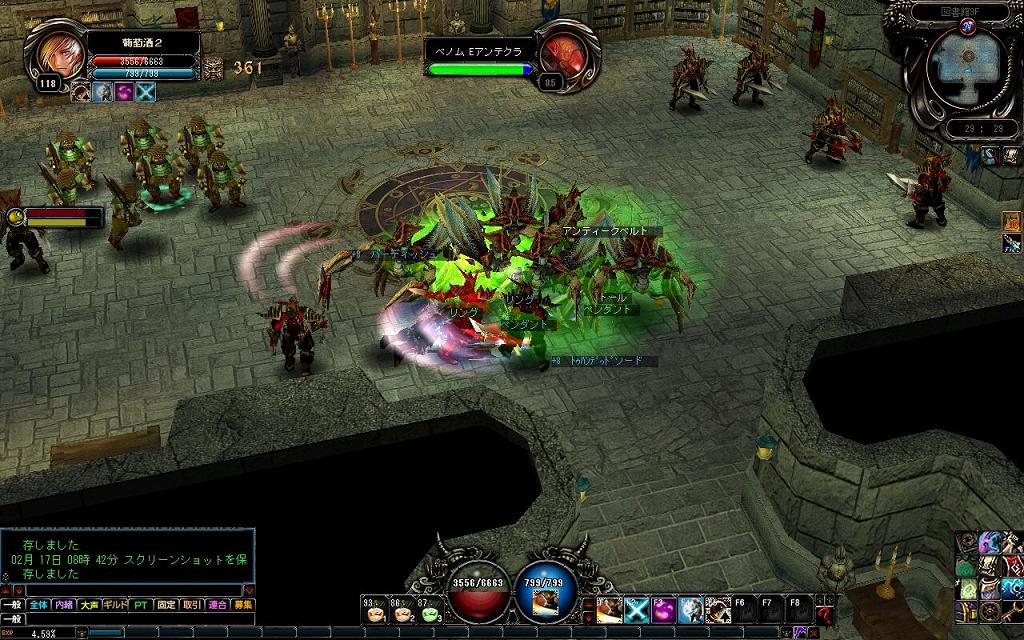This screenshot has width=1024, height=640.
Task: Open the 大声 shout chat tab
Action: (x=90, y=605)
